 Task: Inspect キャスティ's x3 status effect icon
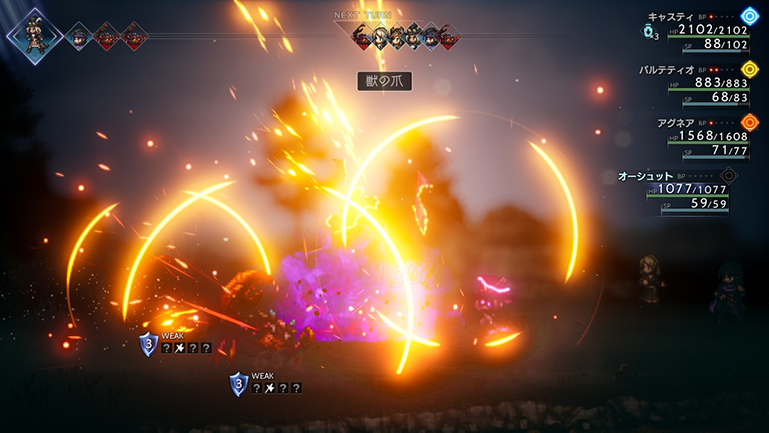pos(649,32)
